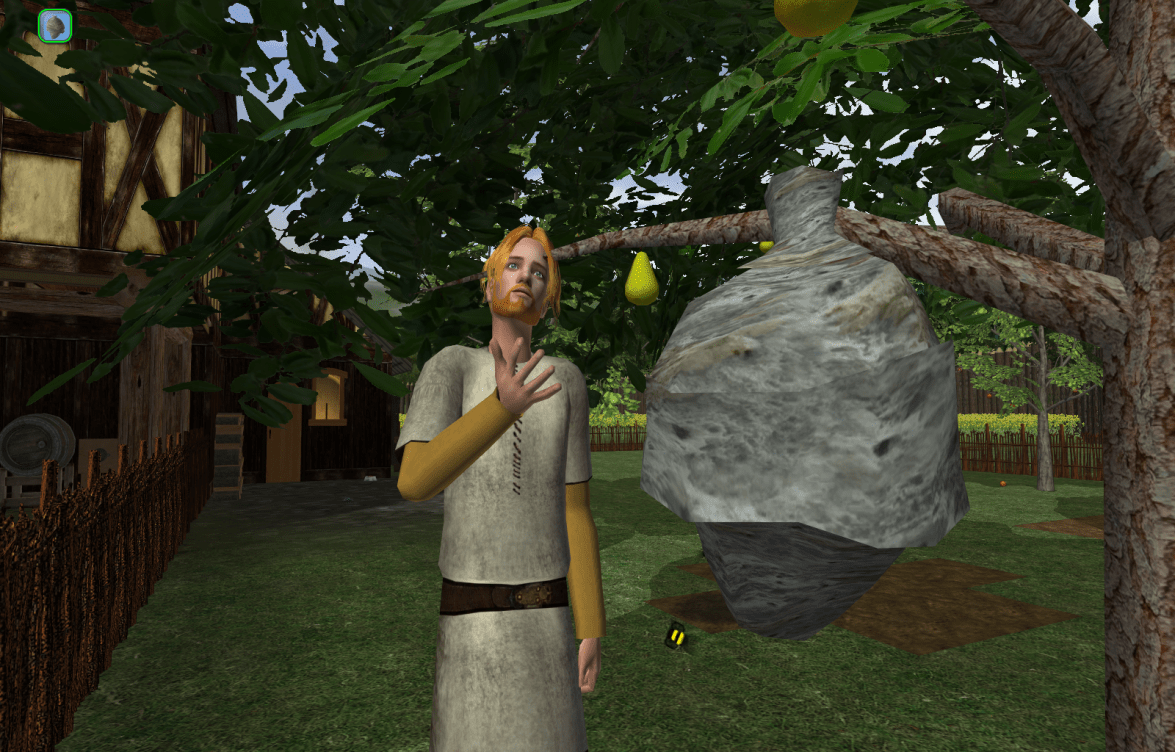The height and width of the screenshot is (752, 1175).
Task: Cancel the queued wasp nest action icon
Action: click(55, 26)
